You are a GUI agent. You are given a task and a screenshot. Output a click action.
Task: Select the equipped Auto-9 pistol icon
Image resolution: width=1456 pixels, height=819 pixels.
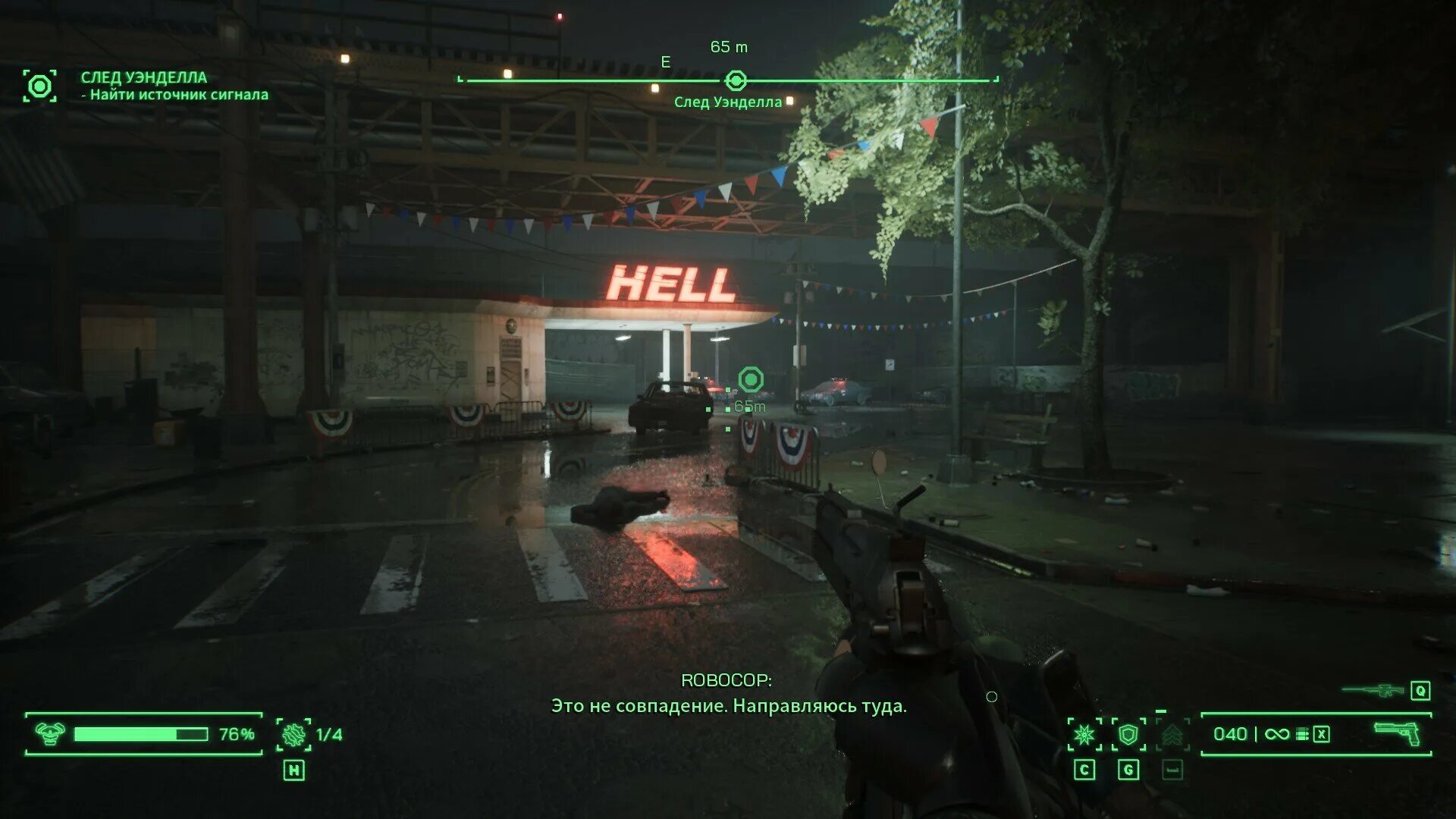pos(1398,733)
